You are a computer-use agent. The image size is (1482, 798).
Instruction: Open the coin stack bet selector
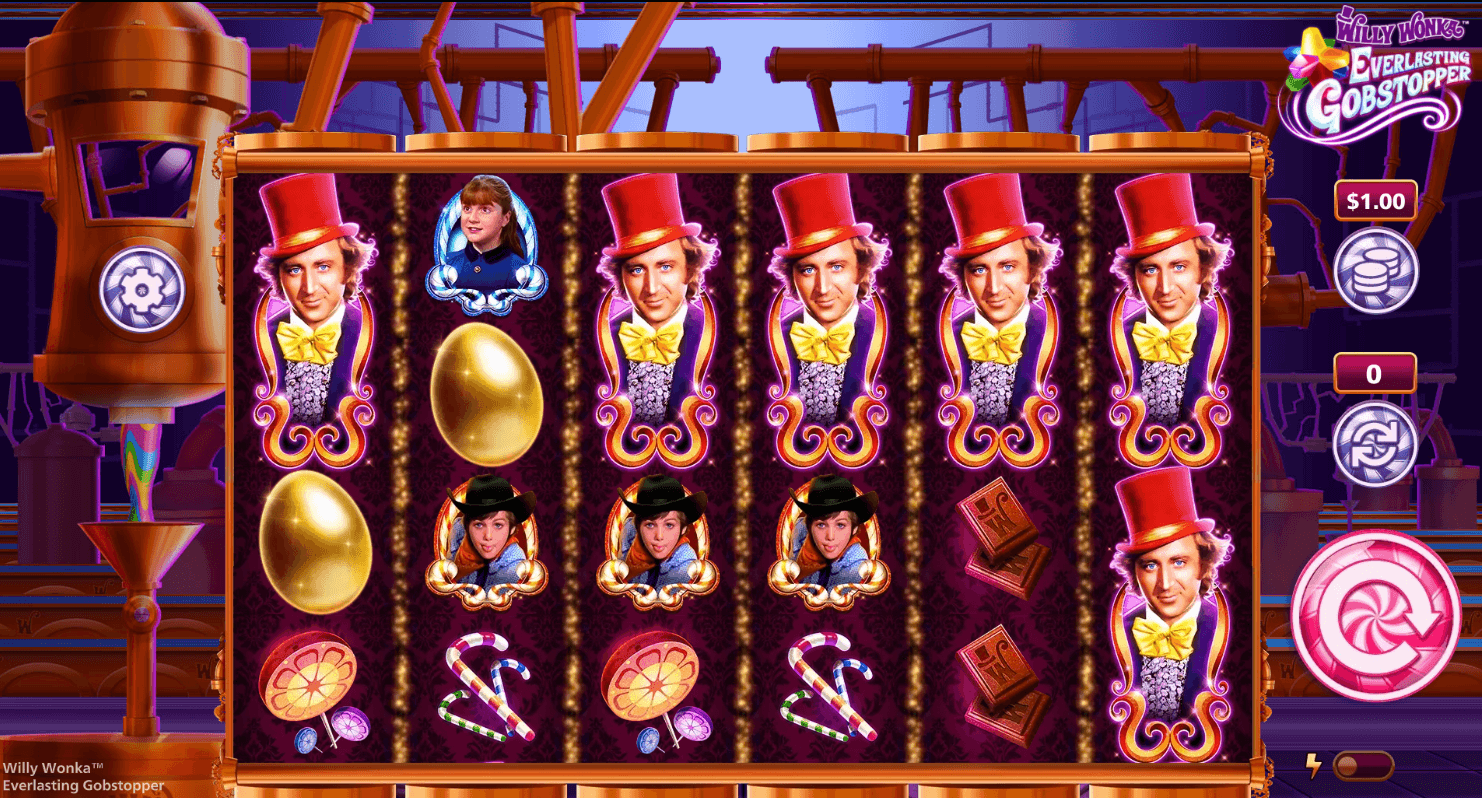pyautogui.click(x=1375, y=270)
